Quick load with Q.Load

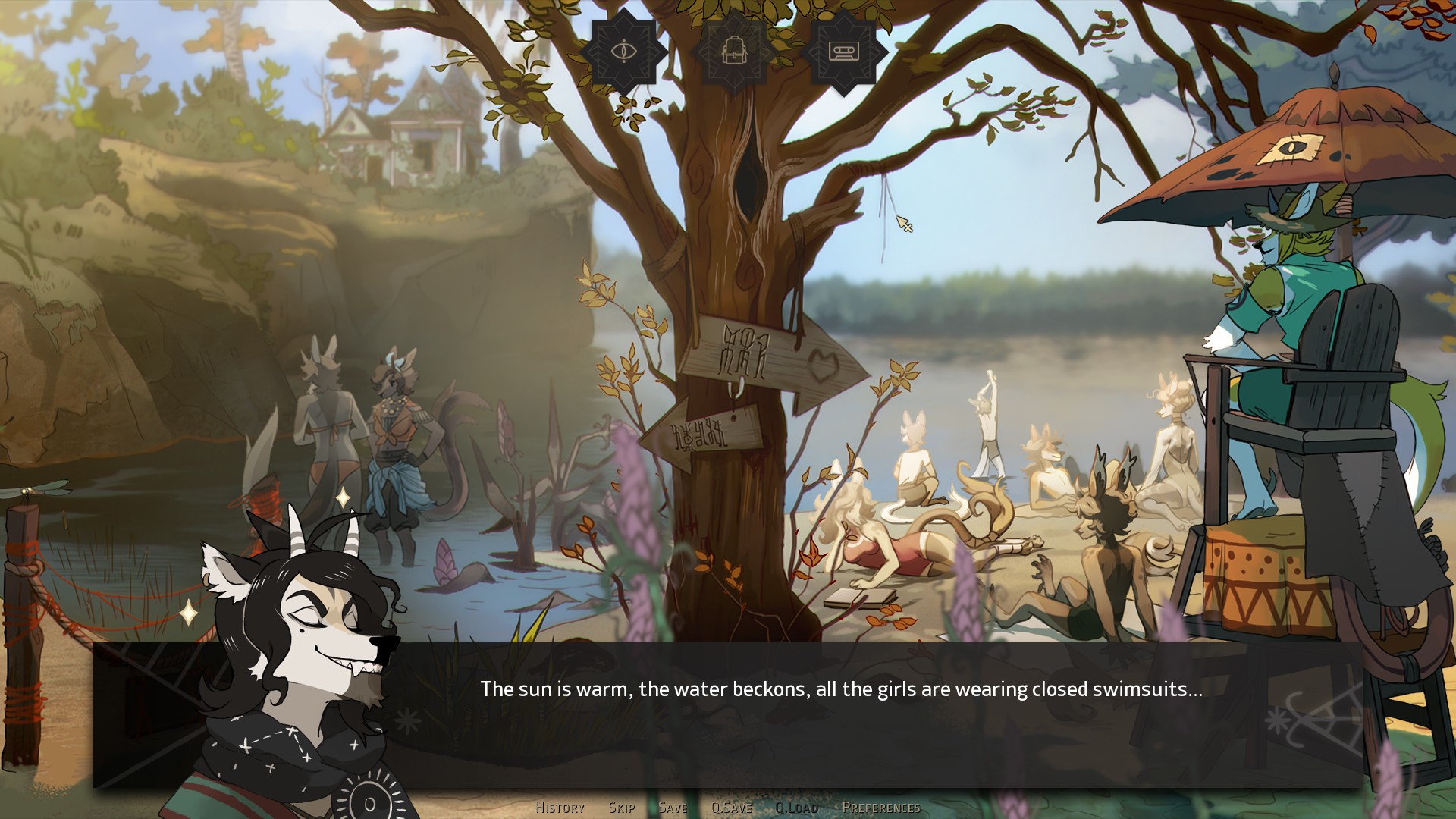click(796, 808)
